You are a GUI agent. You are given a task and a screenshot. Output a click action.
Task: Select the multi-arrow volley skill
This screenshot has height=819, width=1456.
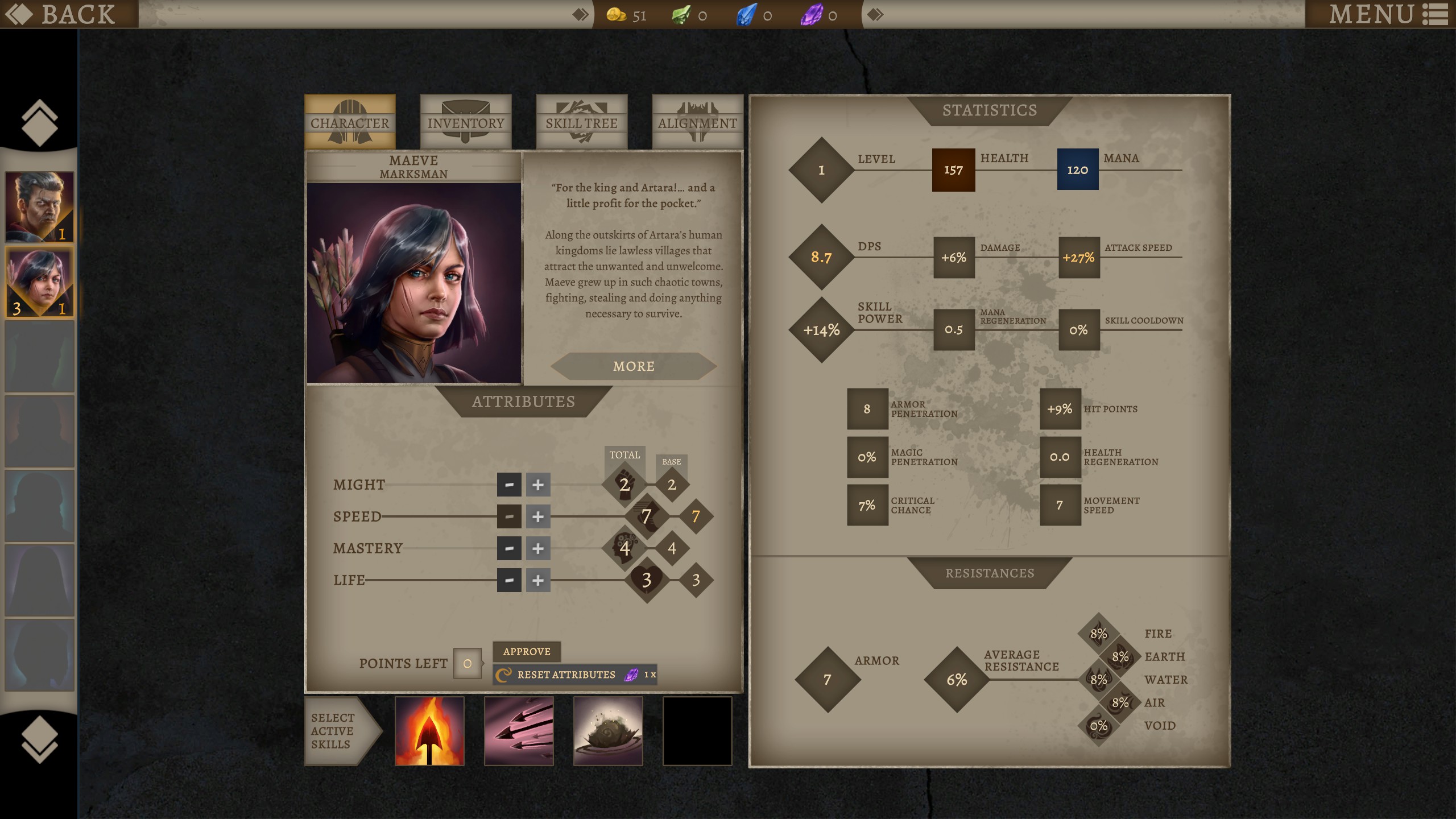(x=519, y=731)
